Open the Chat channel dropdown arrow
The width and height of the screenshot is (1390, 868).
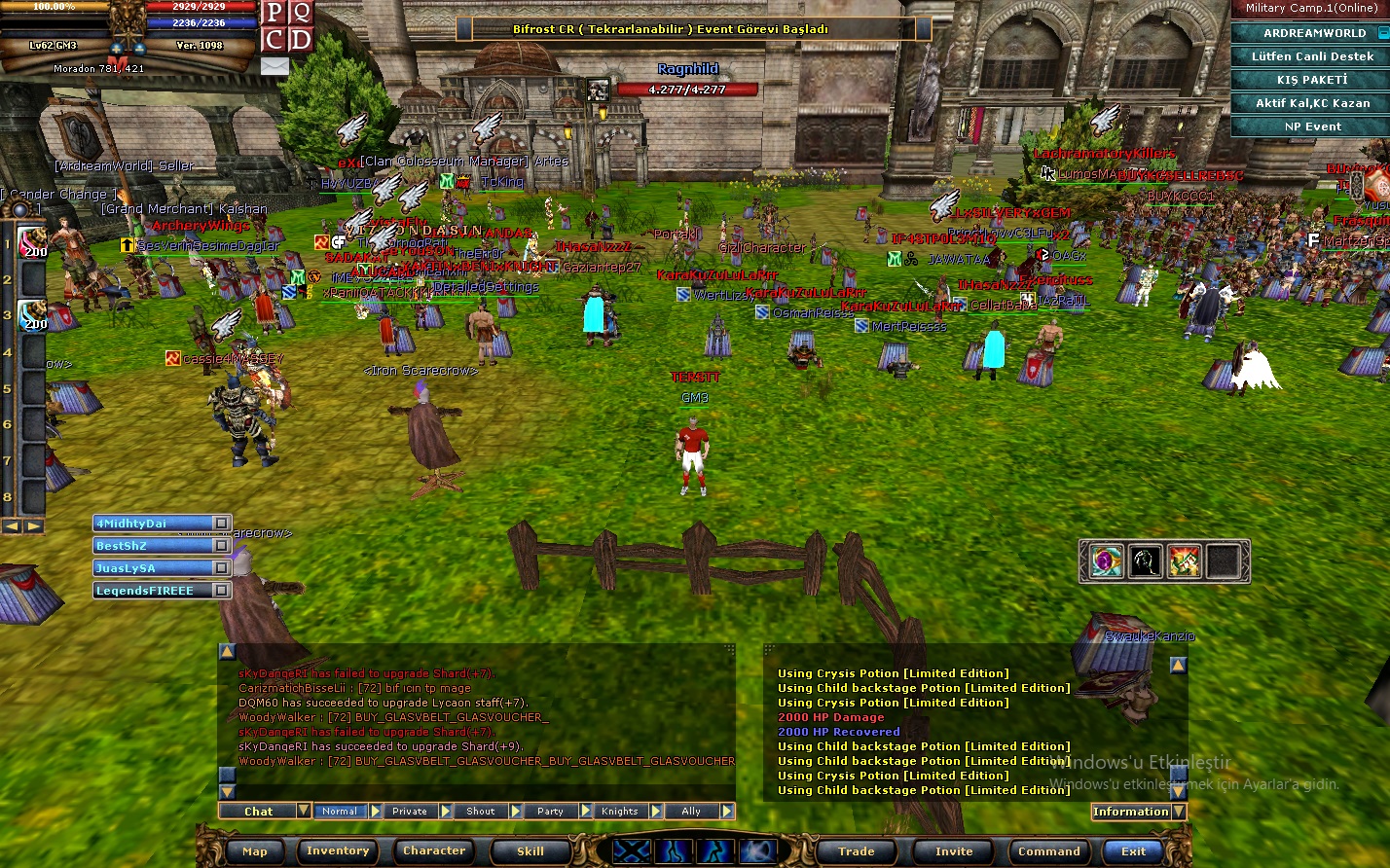pos(304,811)
